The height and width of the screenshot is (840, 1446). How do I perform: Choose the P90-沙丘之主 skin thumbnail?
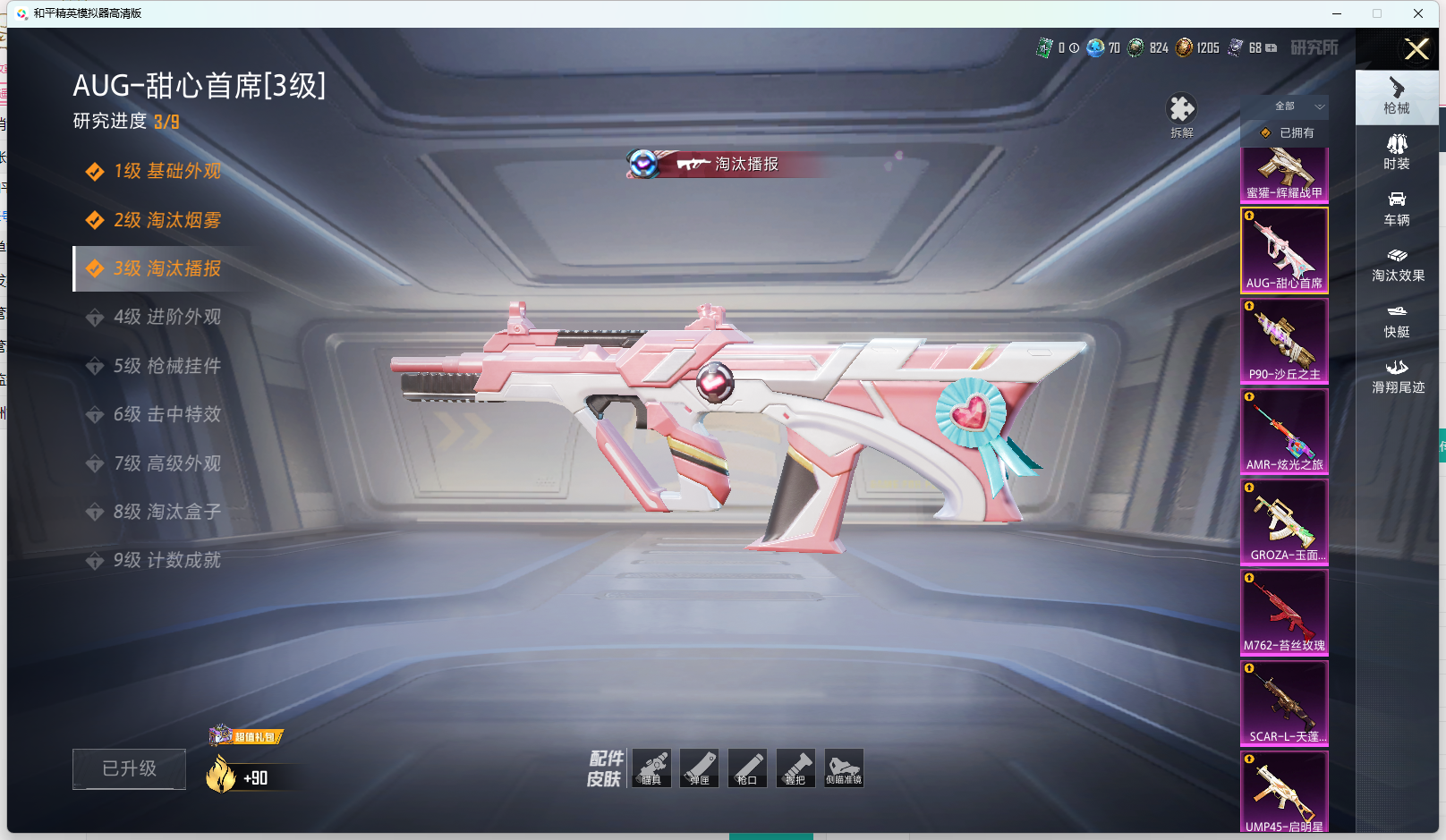[1284, 341]
